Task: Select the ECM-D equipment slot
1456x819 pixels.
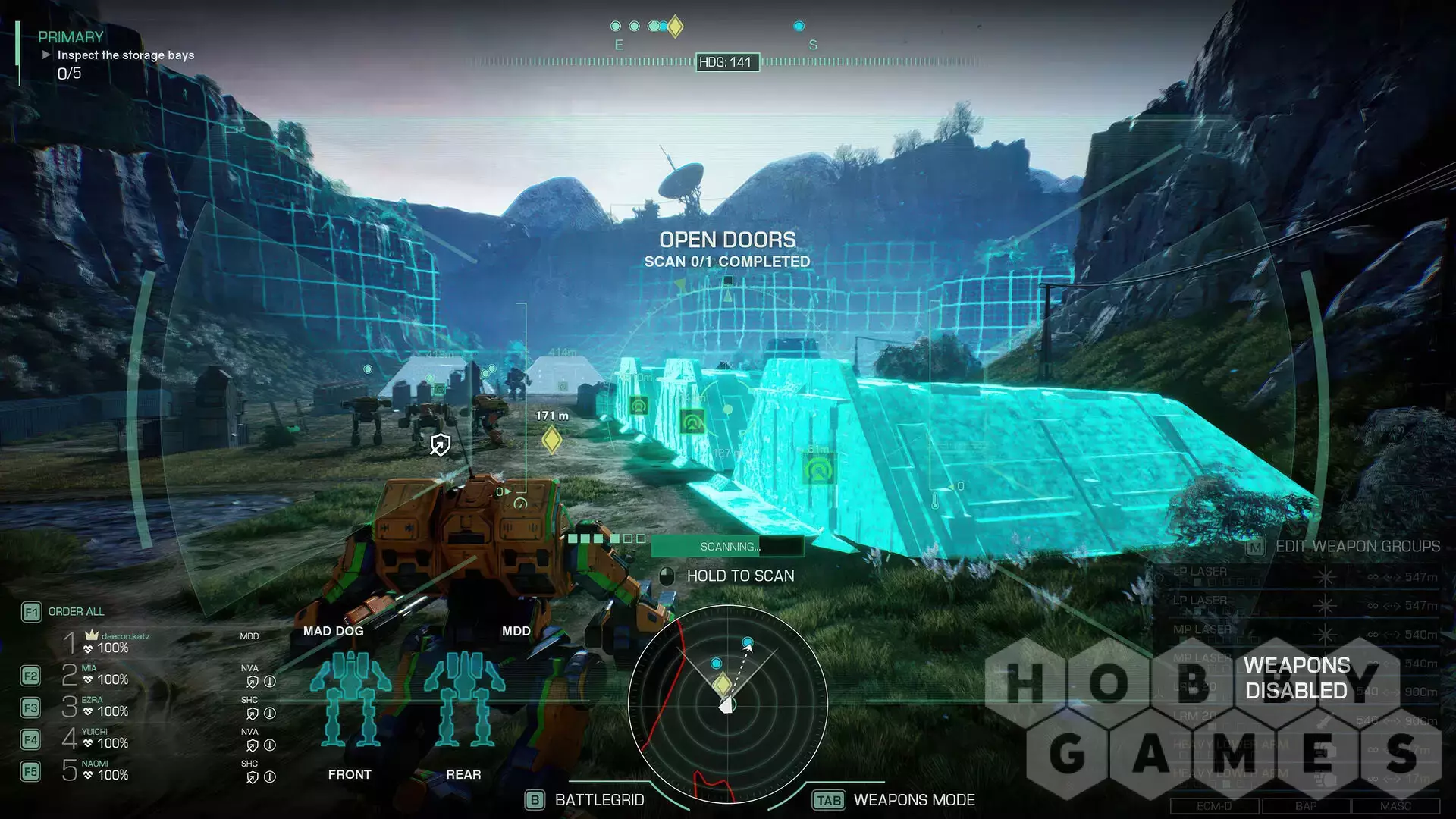Action: point(1214,806)
